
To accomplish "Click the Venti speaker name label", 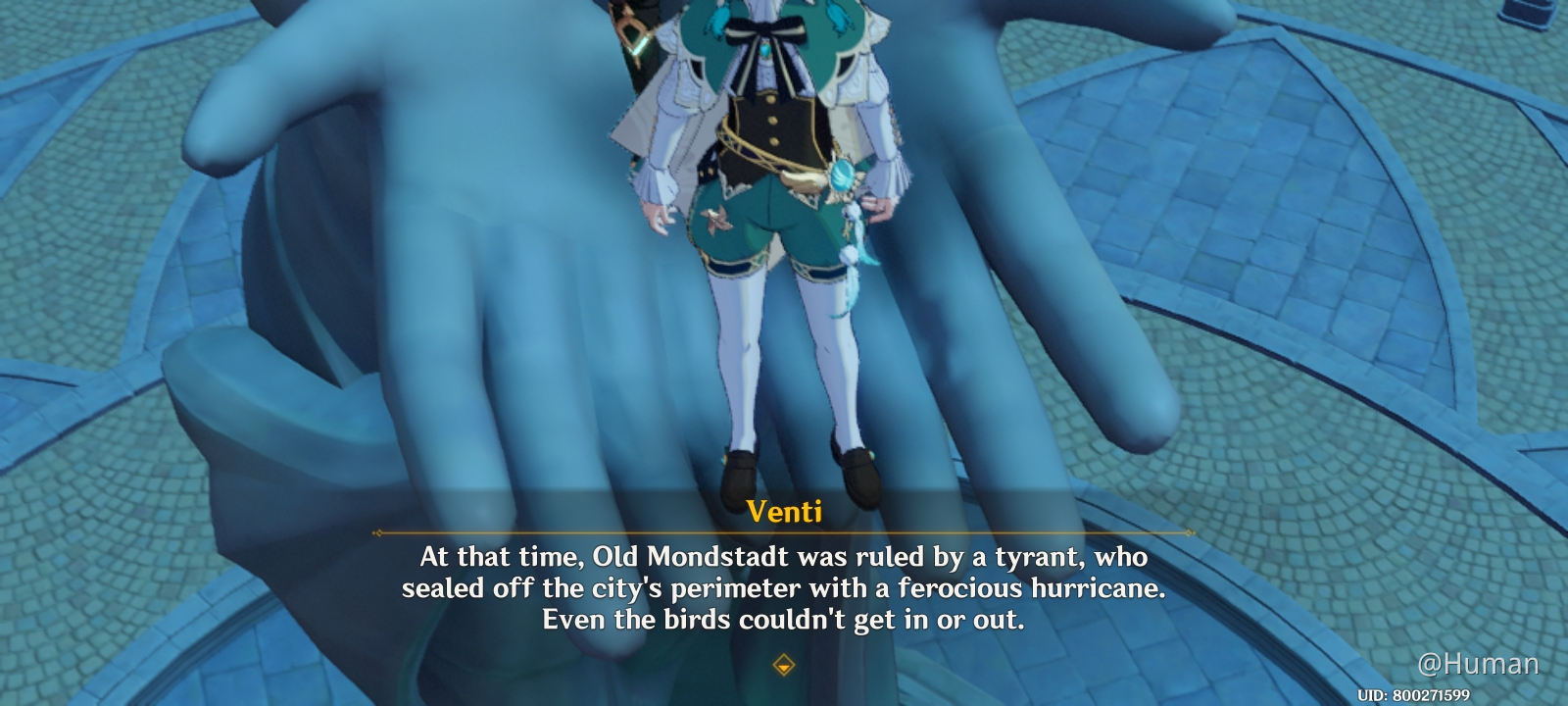I will point(784,509).
